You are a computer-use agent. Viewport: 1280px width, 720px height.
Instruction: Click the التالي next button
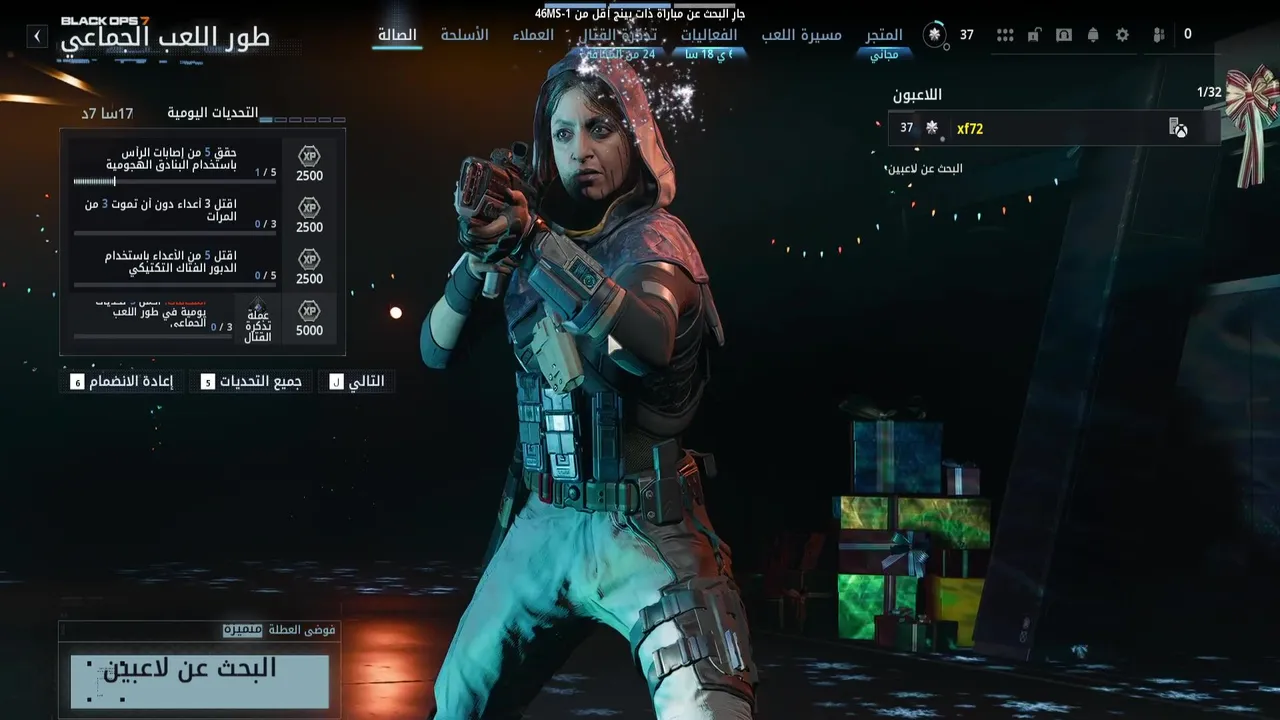pyautogui.click(x=357, y=381)
